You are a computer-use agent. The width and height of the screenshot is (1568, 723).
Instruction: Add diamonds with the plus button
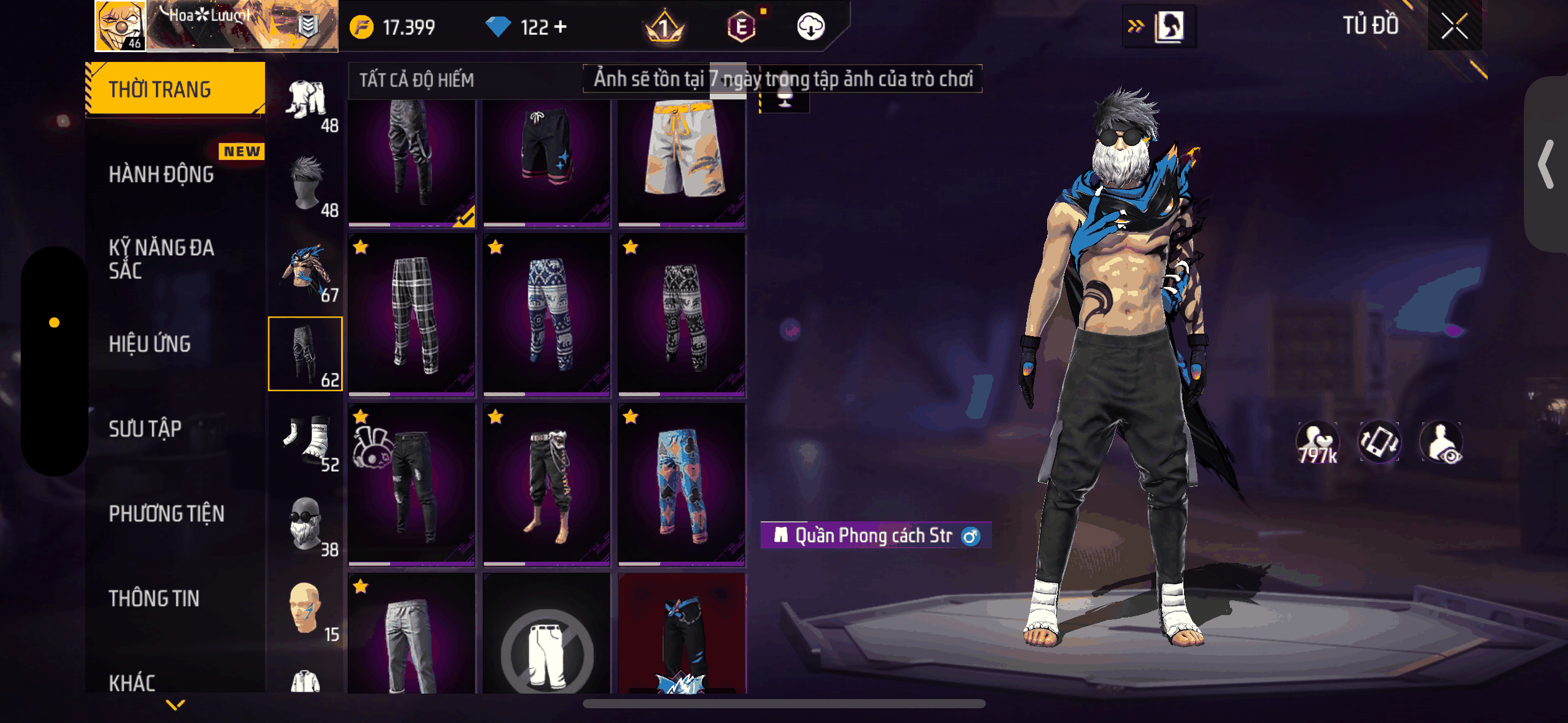(560, 27)
